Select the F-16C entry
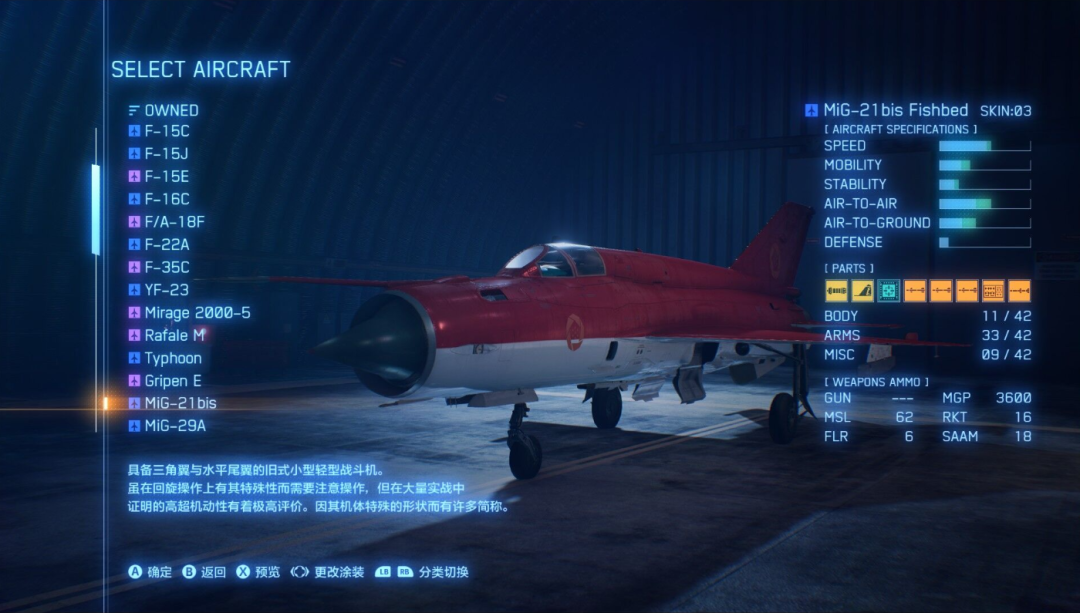Screen dimensions: 1080x613 166,199
